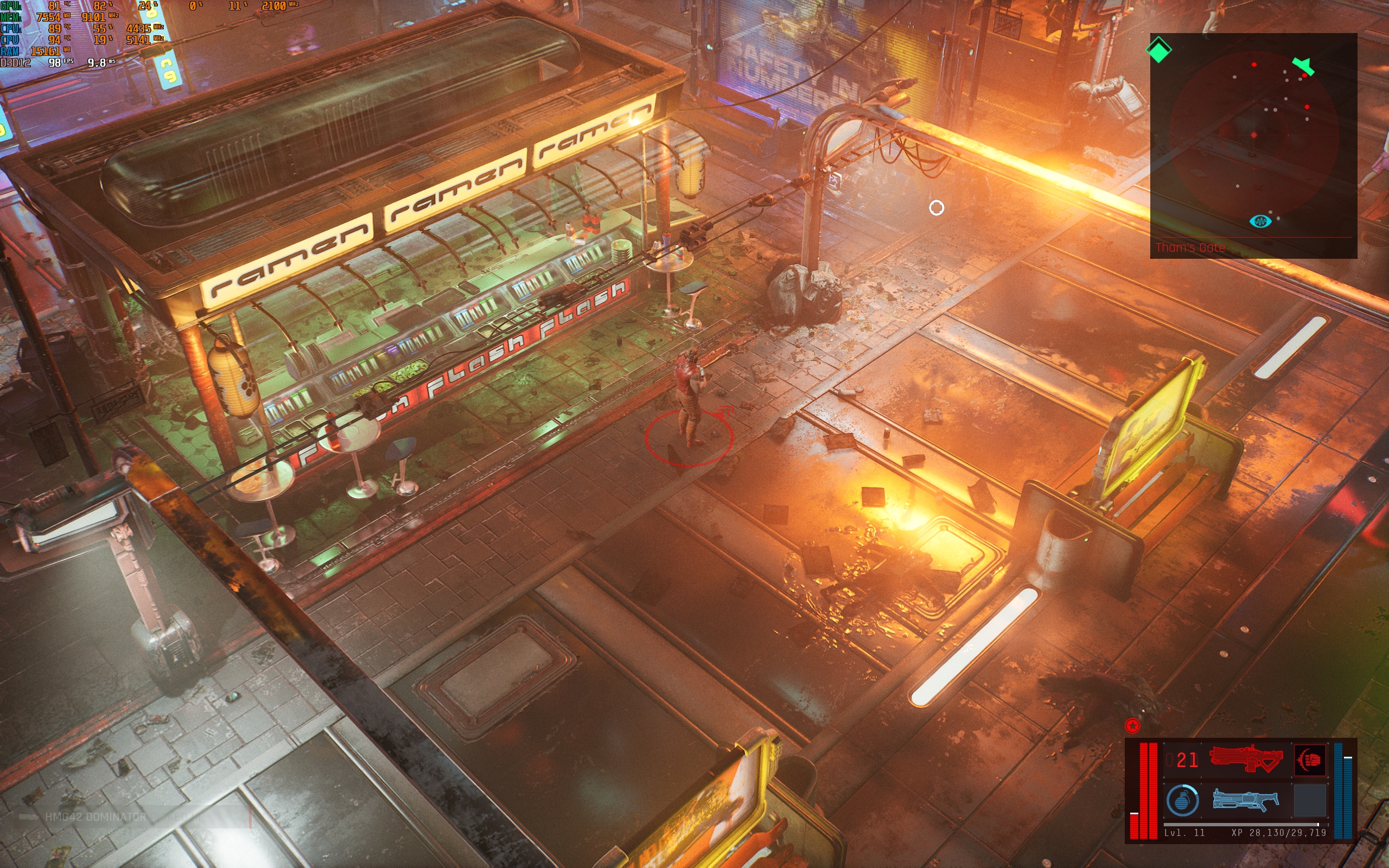Select the red primary machine gun slot
Viewport: 1389px width, 868px height.
[x=1246, y=759]
